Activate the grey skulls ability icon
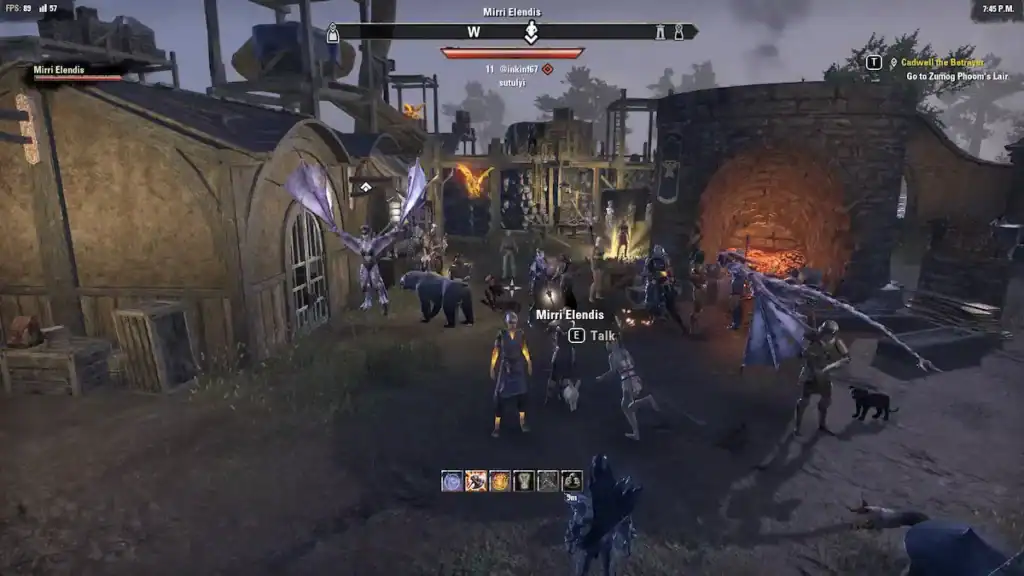 point(572,481)
